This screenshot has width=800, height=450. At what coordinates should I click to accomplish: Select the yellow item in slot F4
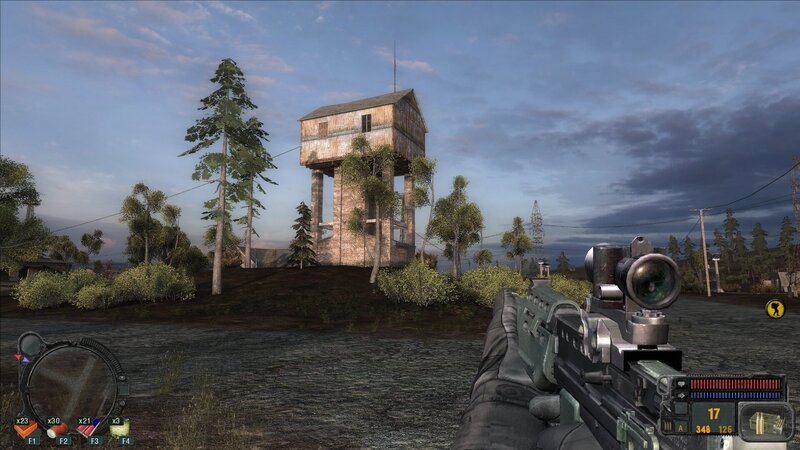121,429
